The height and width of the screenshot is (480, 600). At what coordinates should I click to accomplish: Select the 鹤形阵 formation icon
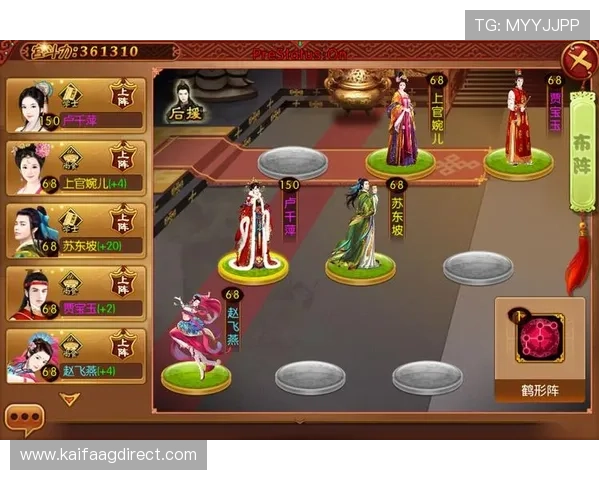(541, 339)
